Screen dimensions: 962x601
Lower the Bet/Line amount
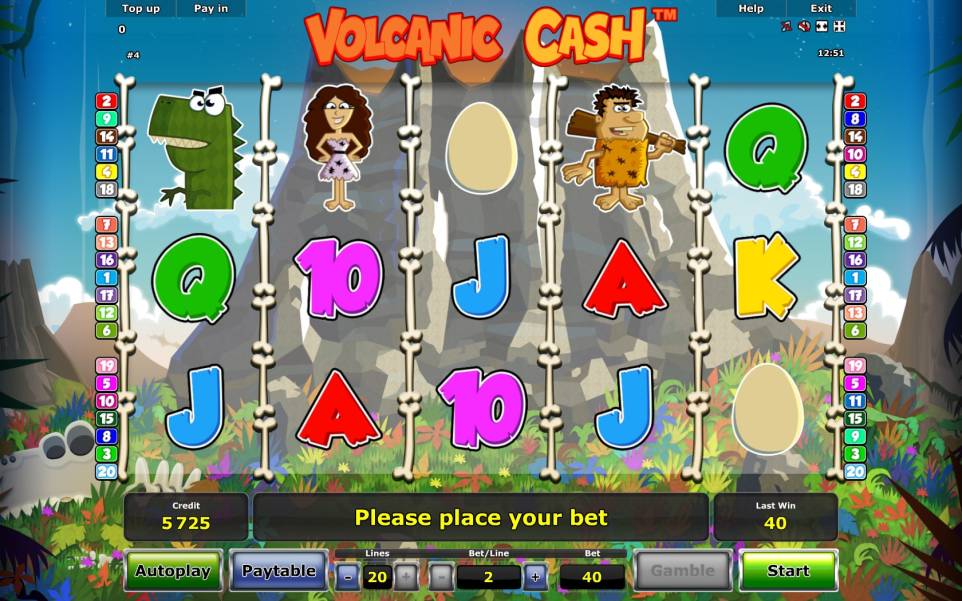(x=442, y=576)
